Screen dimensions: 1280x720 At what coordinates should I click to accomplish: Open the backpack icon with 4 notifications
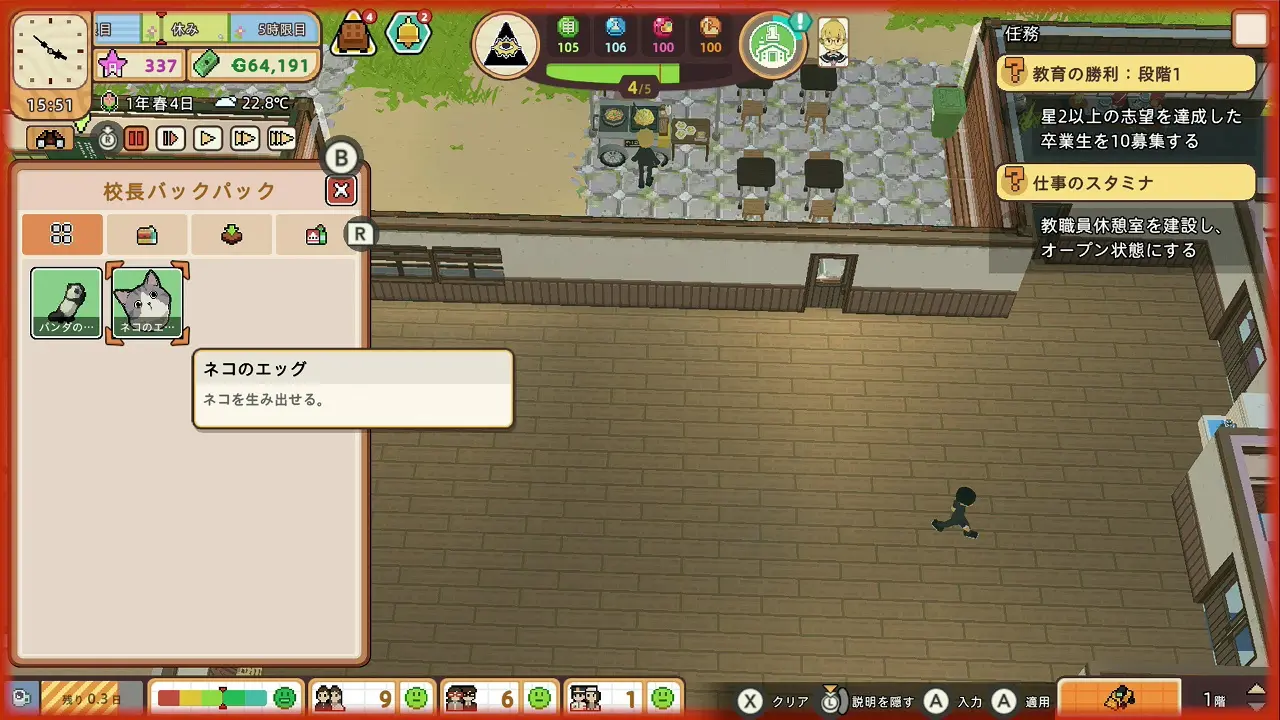click(x=354, y=34)
